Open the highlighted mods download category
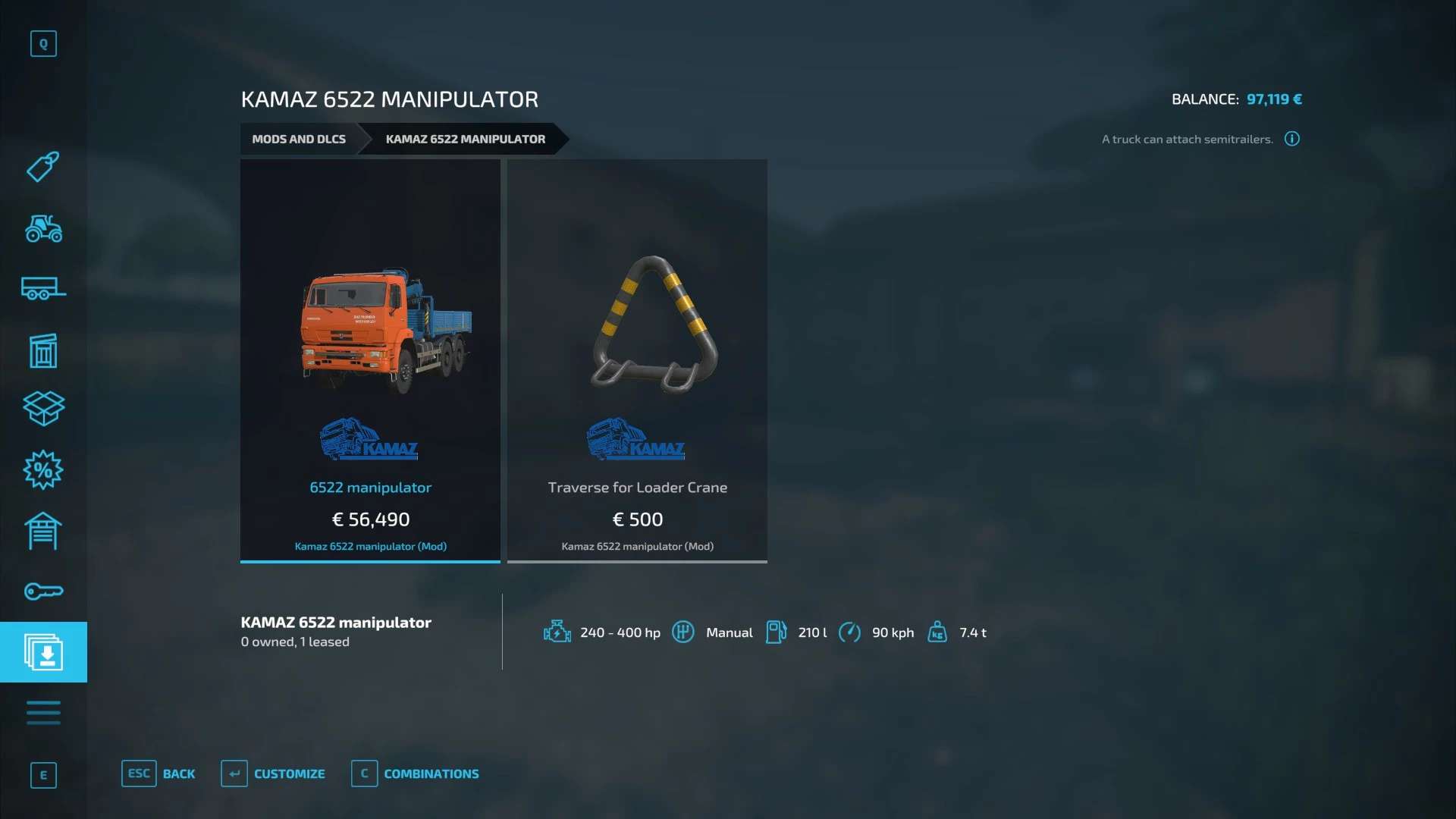Viewport: 1456px width, 819px height. tap(43, 652)
